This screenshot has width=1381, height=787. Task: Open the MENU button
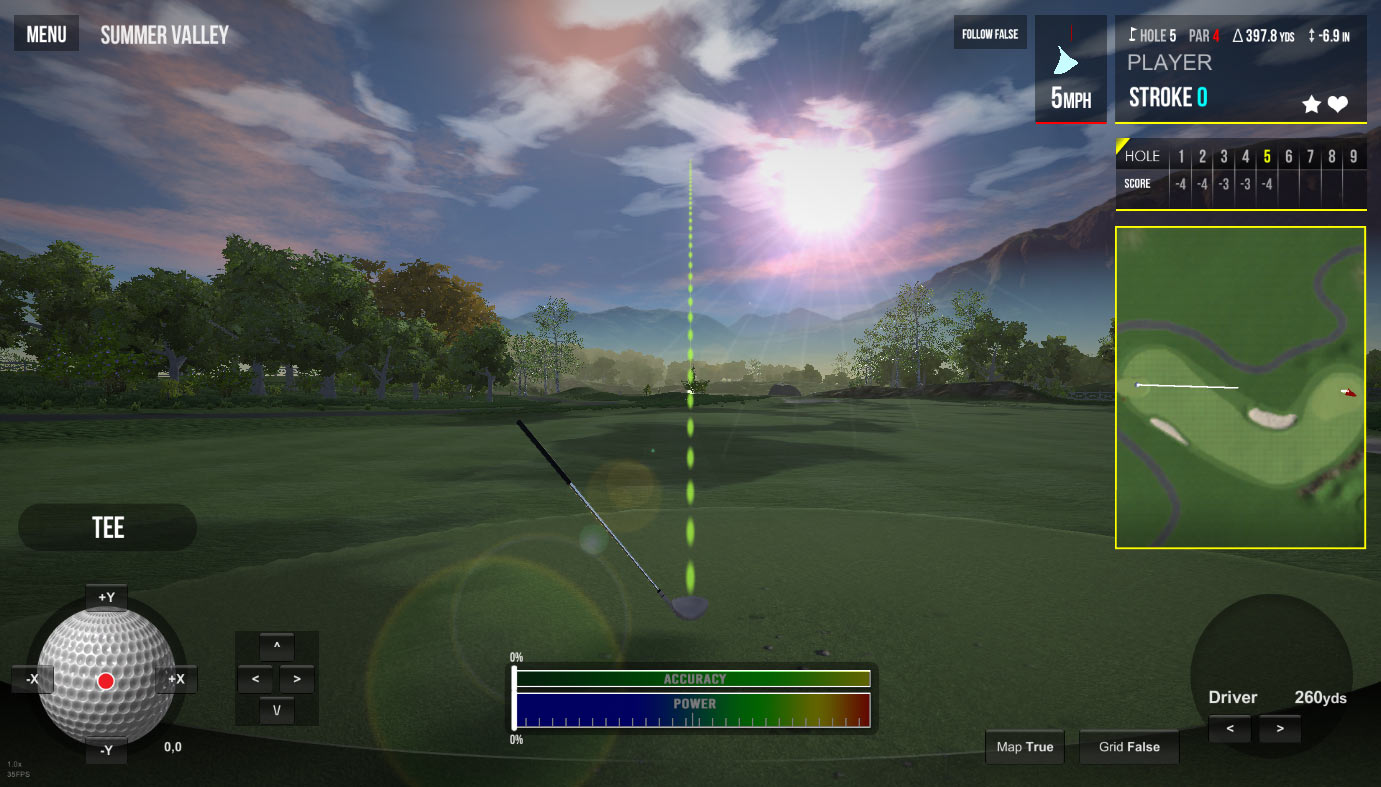point(46,35)
